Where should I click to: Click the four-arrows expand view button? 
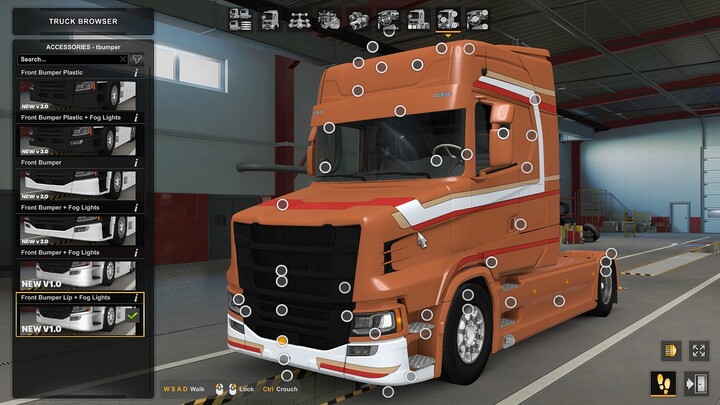[x=698, y=351]
